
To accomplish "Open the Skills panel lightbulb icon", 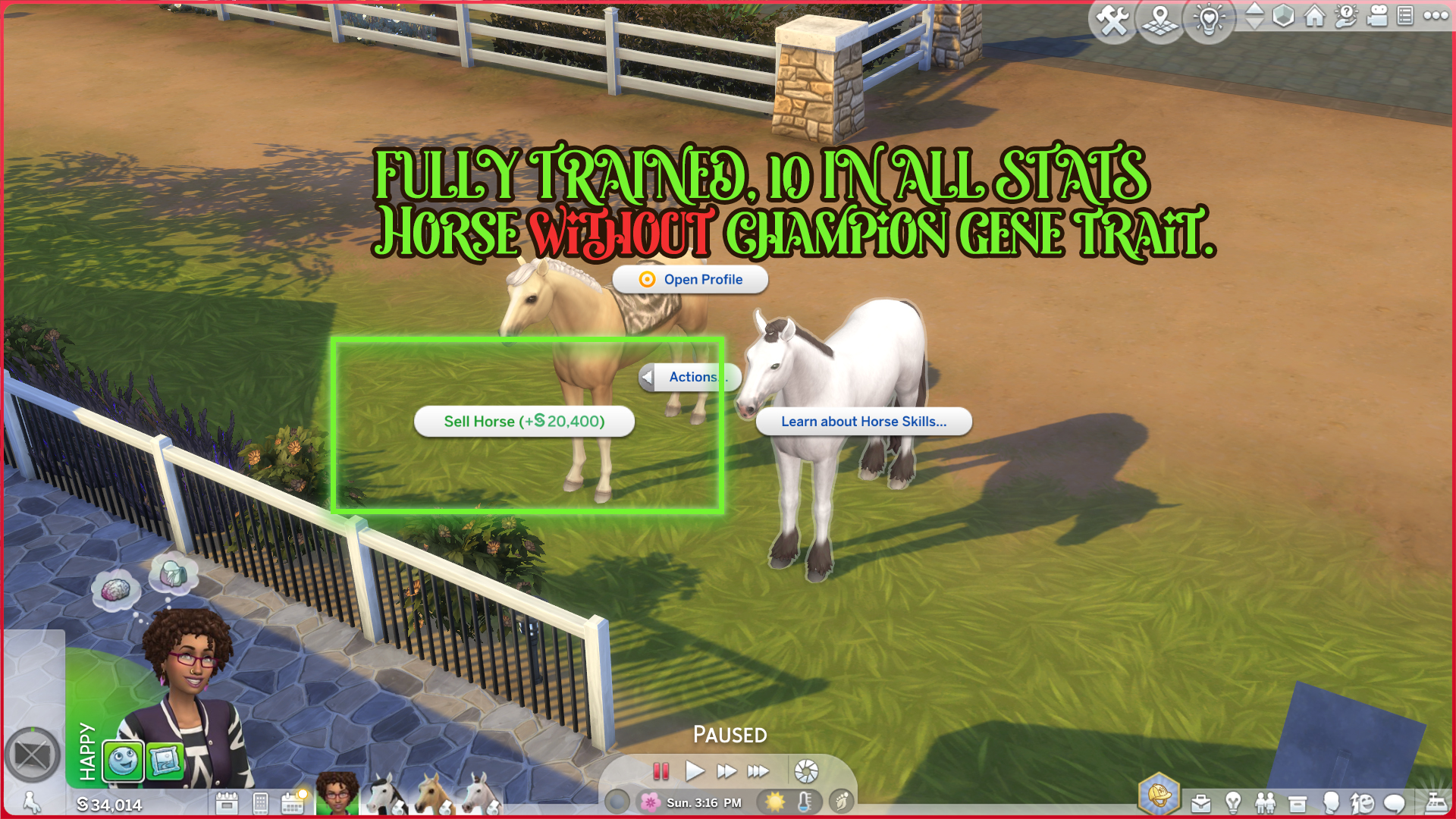I will coord(1233,802).
